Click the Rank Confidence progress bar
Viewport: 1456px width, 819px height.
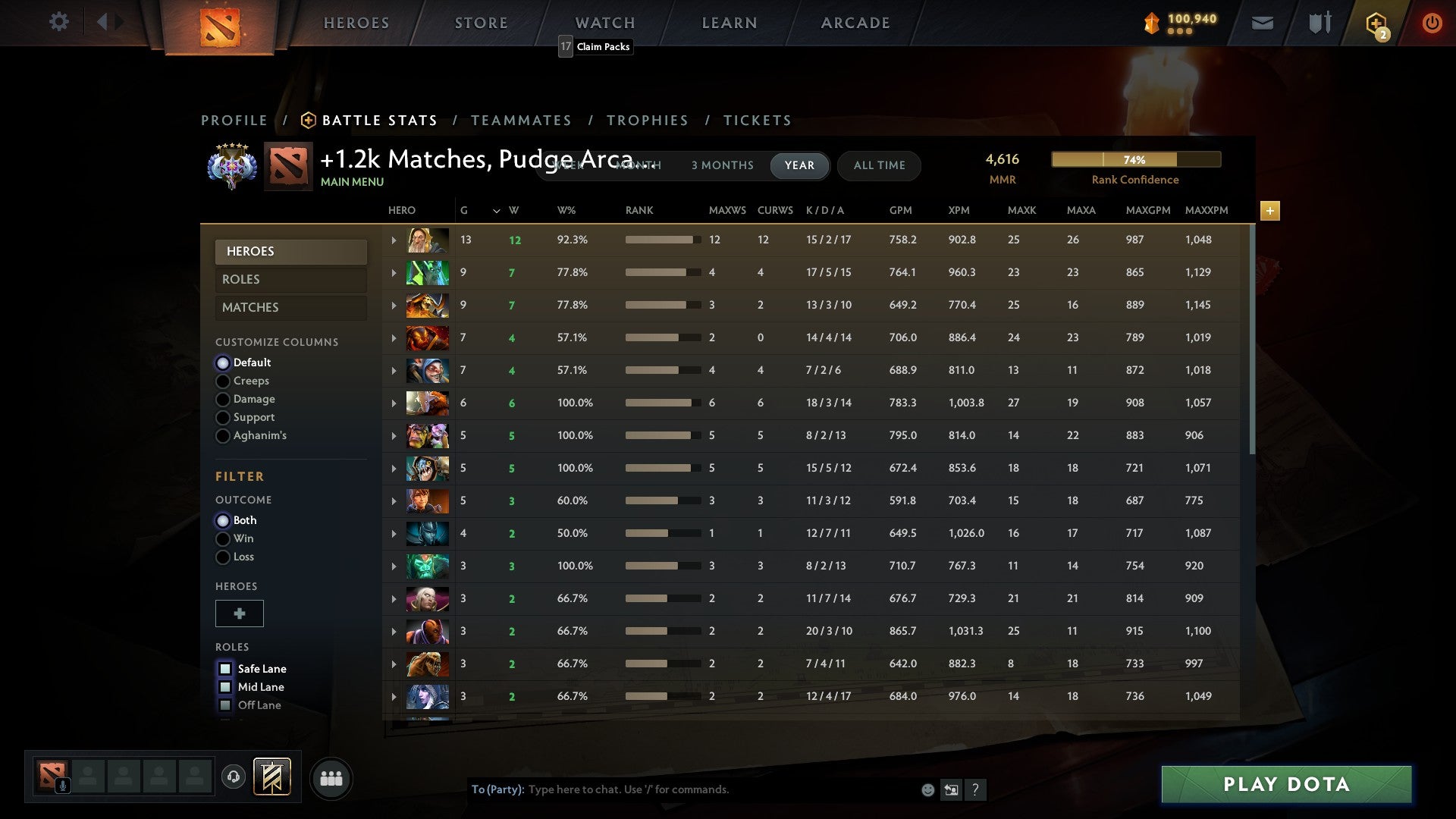[x=1135, y=159]
